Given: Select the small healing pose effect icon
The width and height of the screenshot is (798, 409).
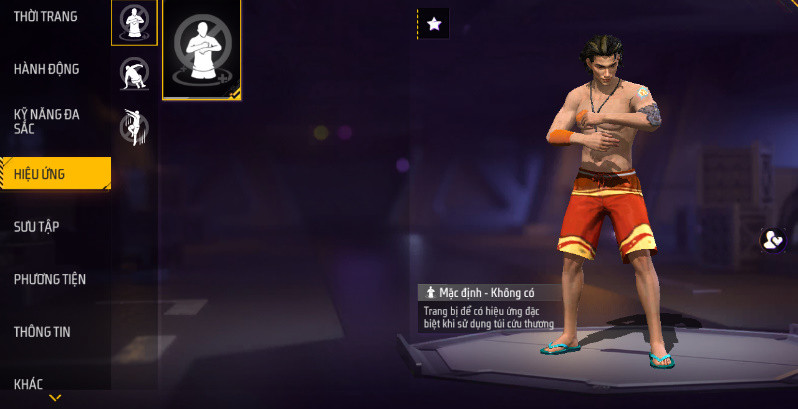Looking at the screenshot, I should coord(134,22).
